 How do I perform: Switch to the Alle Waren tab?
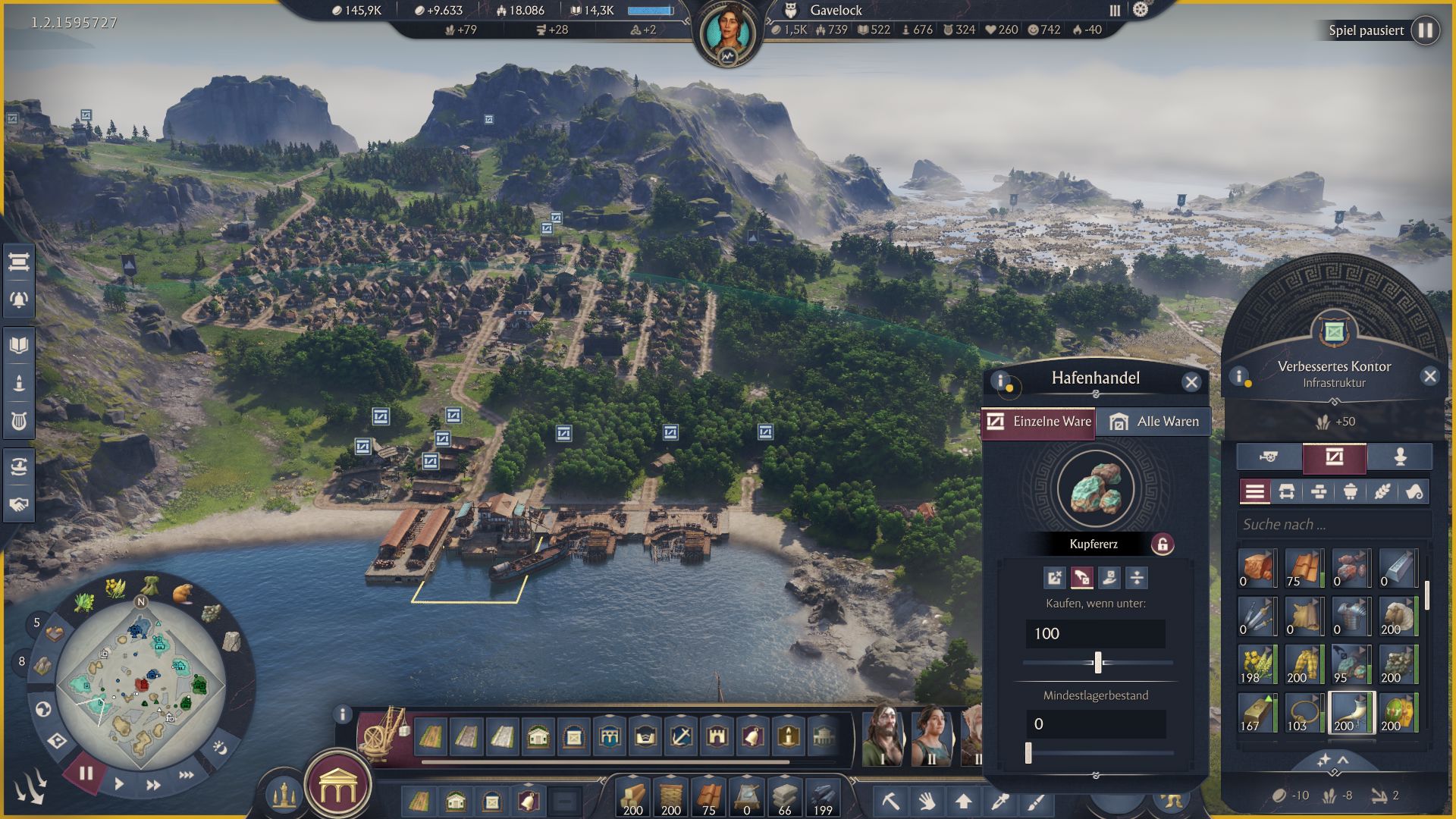[x=1153, y=422]
